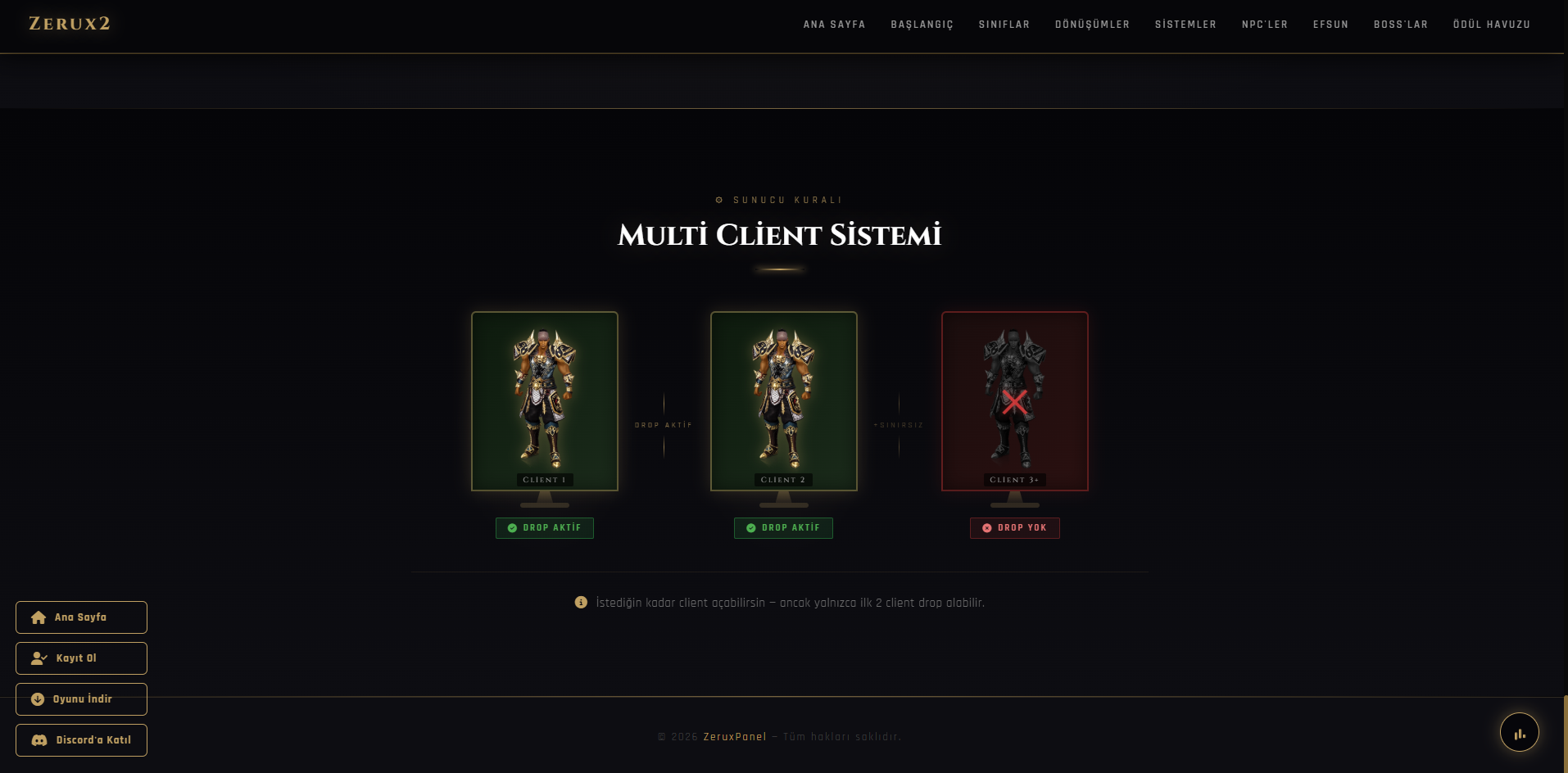Viewport: 1568px width, 773px height.
Task: Go to the BAŞLANGIÇ section
Action: (x=922, y=25)
